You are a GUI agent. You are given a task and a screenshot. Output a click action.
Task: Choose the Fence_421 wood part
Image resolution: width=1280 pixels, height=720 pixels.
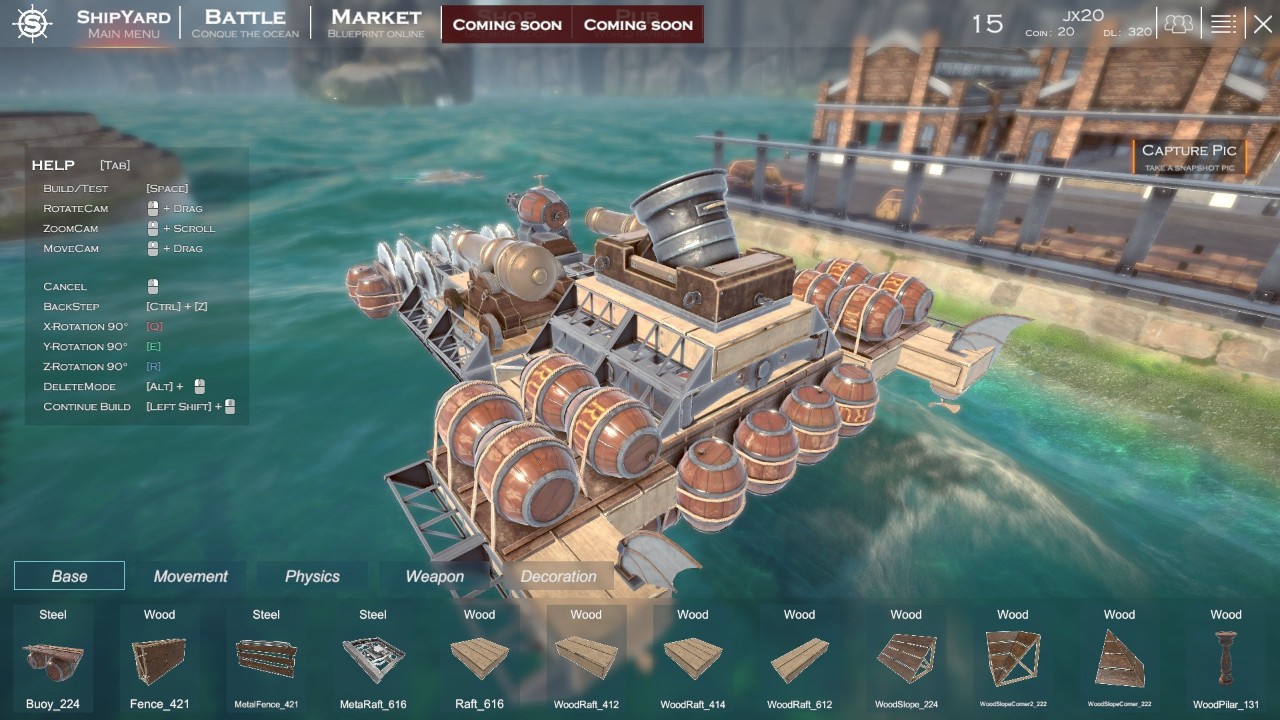pos(159,660)
